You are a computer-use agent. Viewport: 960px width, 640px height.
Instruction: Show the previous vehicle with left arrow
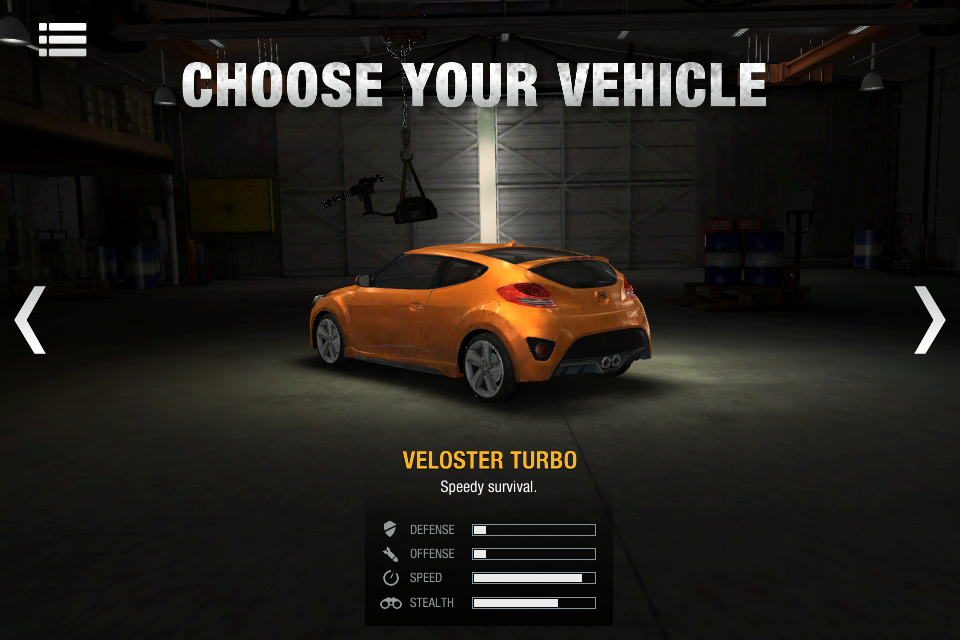tap(30, 320)
